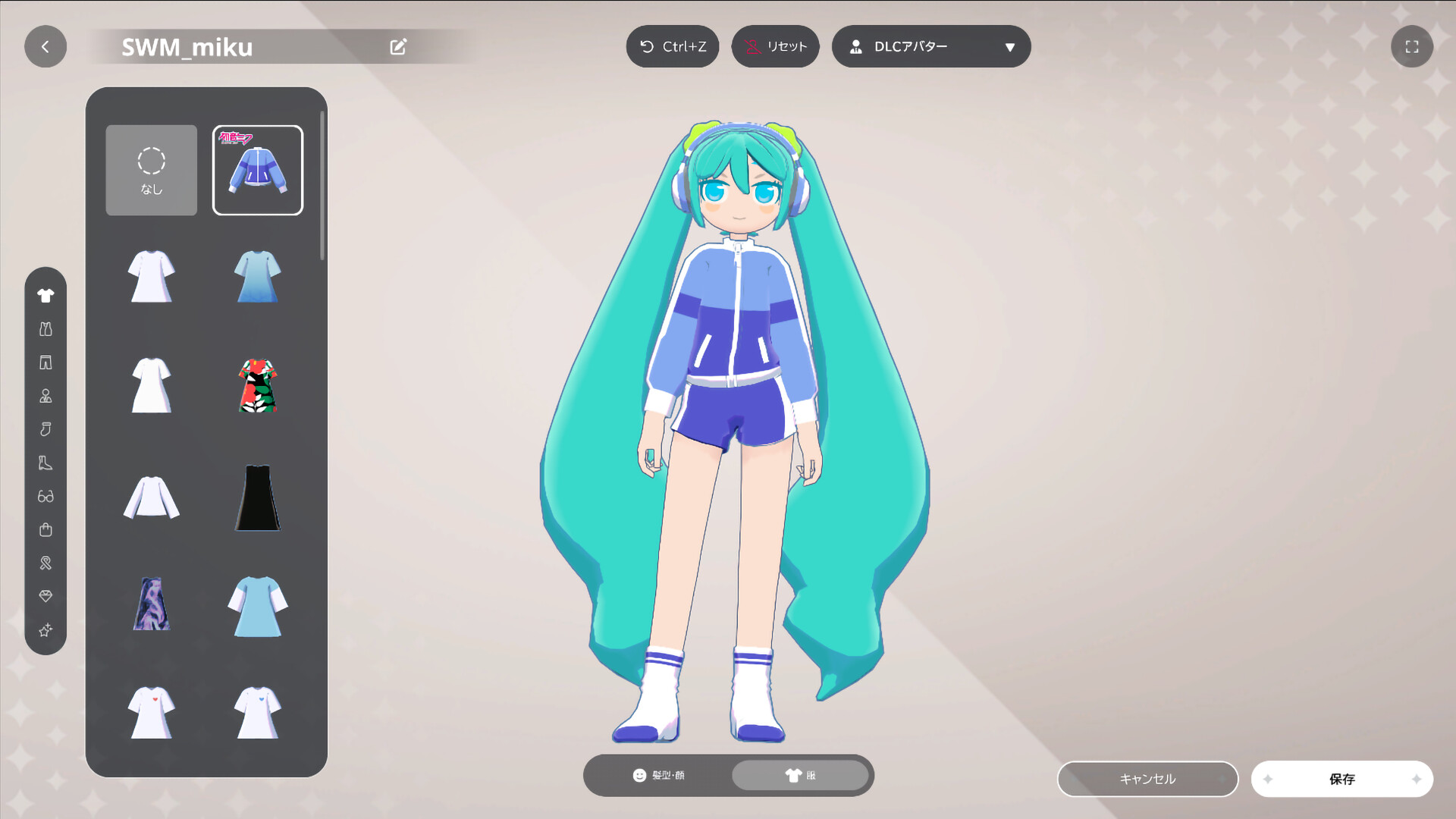Image resolution: width=1456 pixels, height=819 pixels.
Task: Select the bag accessory category icon
Action: point(45,529)
